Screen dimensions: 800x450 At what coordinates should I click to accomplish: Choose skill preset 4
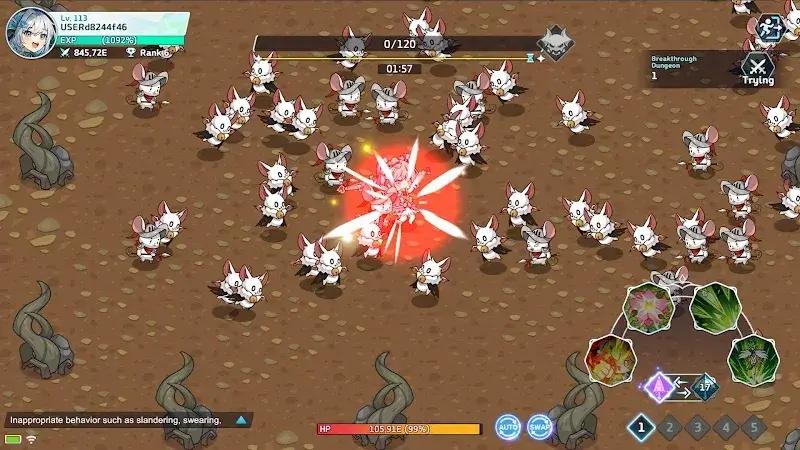point(724,427)
